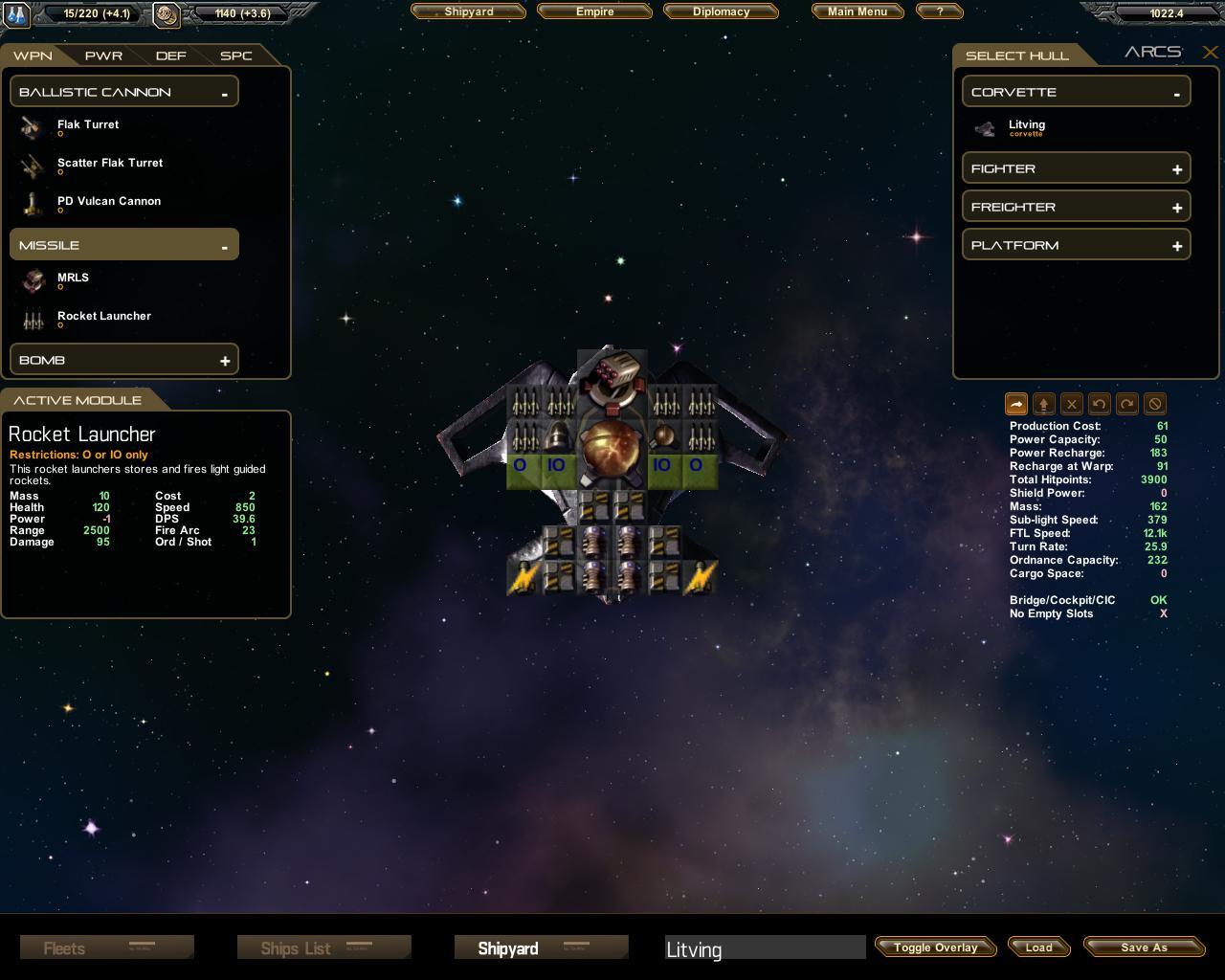
Task: Select the Flak Turret module
Action: pos(88,125)
